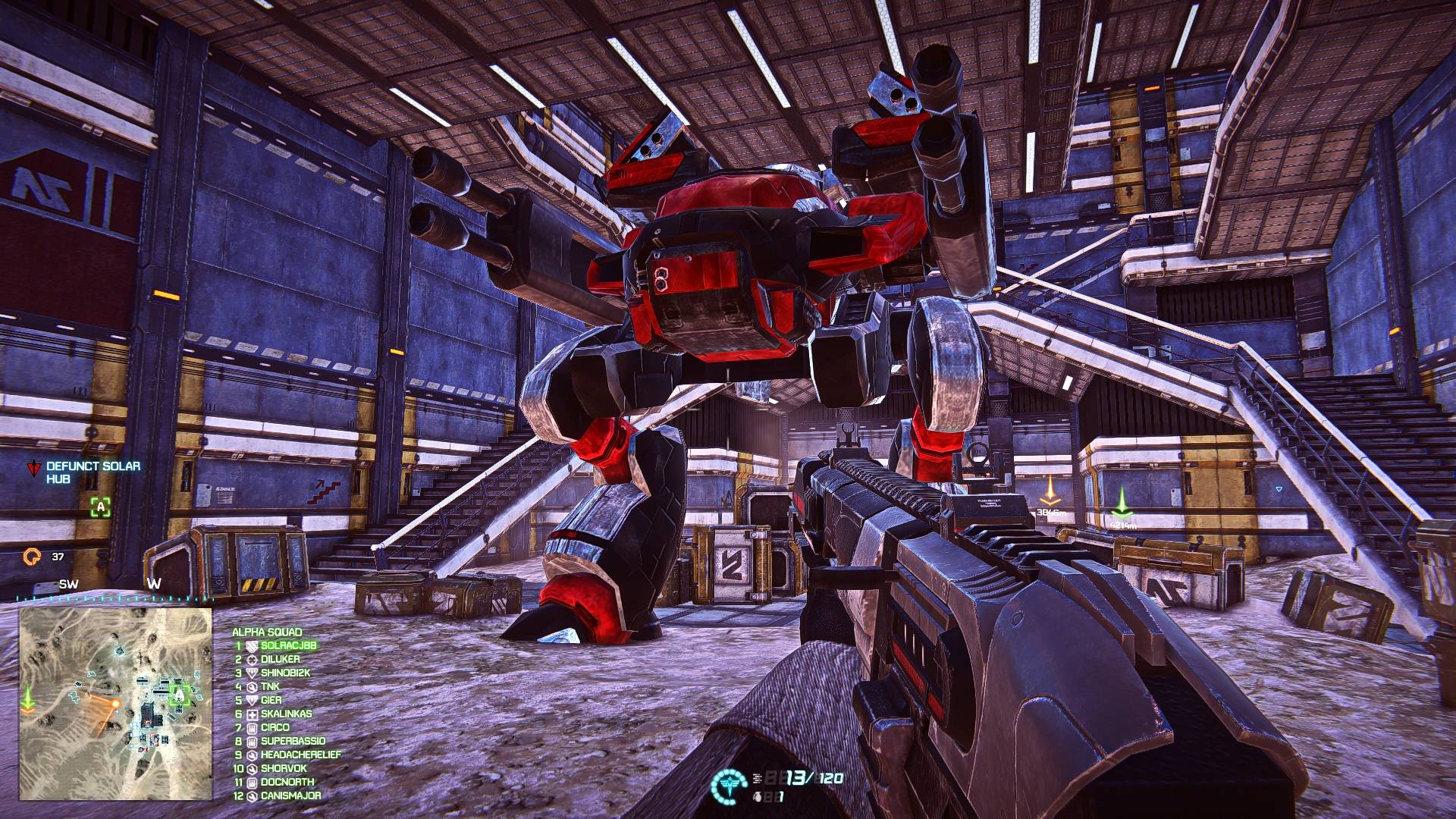The height and width of the screenshot is (819, 1456).
Task: Expand the ALPHA SQUAD roster header
Action: pos(268,630)
